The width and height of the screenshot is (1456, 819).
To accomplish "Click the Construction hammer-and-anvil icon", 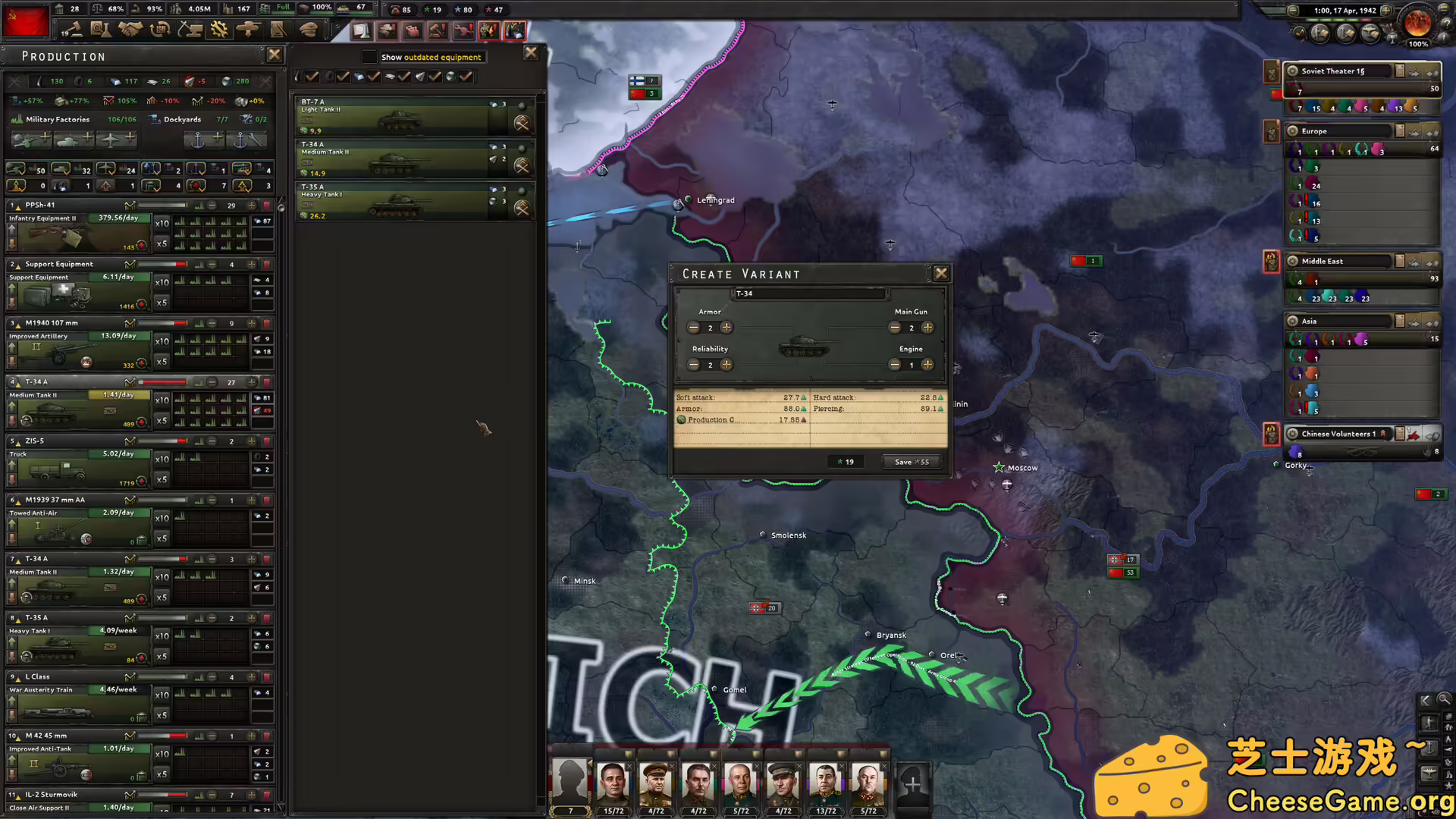I will (190, 30).
